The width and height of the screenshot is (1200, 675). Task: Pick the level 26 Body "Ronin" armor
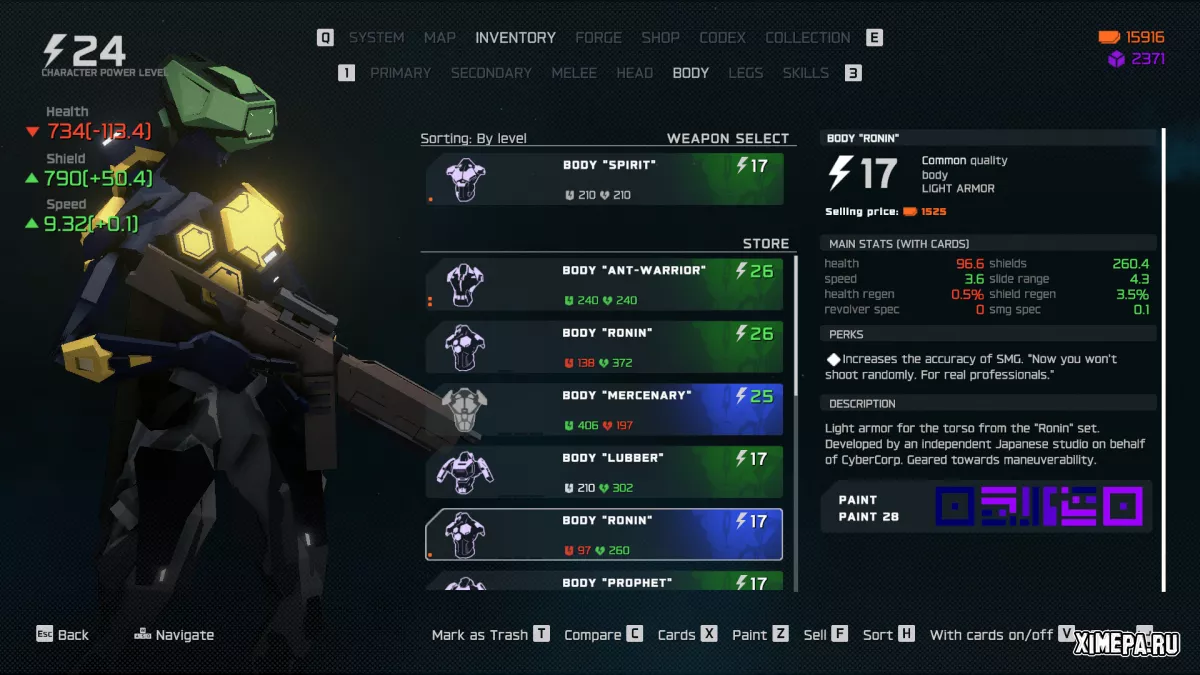pos(604,347)
